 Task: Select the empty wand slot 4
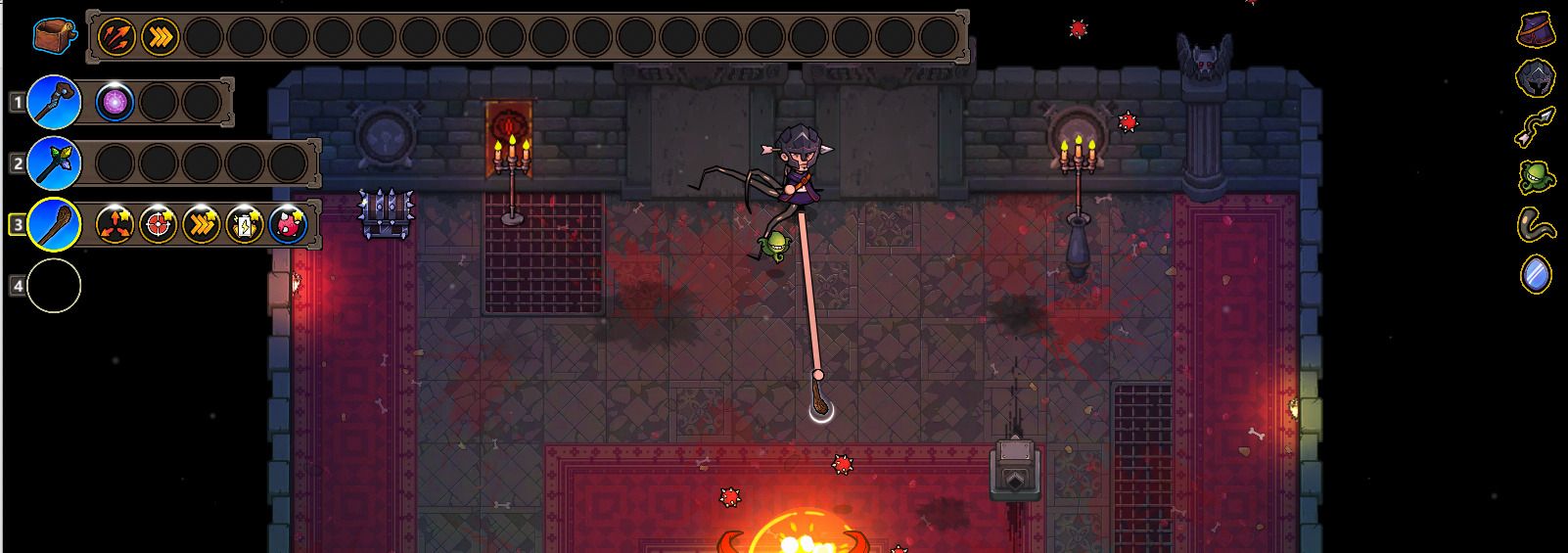[54, 286]
